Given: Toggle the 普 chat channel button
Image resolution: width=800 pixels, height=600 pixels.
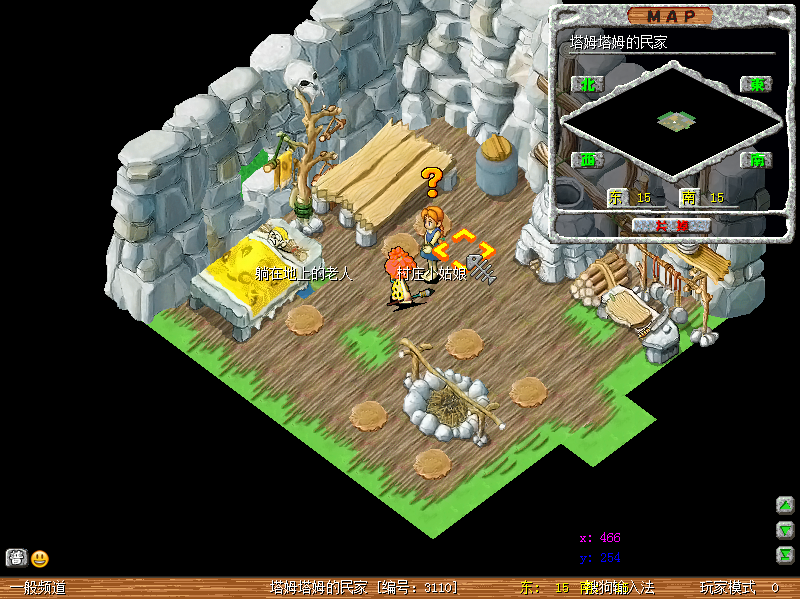Looking at the screenshot, I should pyautogui.click(x=15, y=558).
